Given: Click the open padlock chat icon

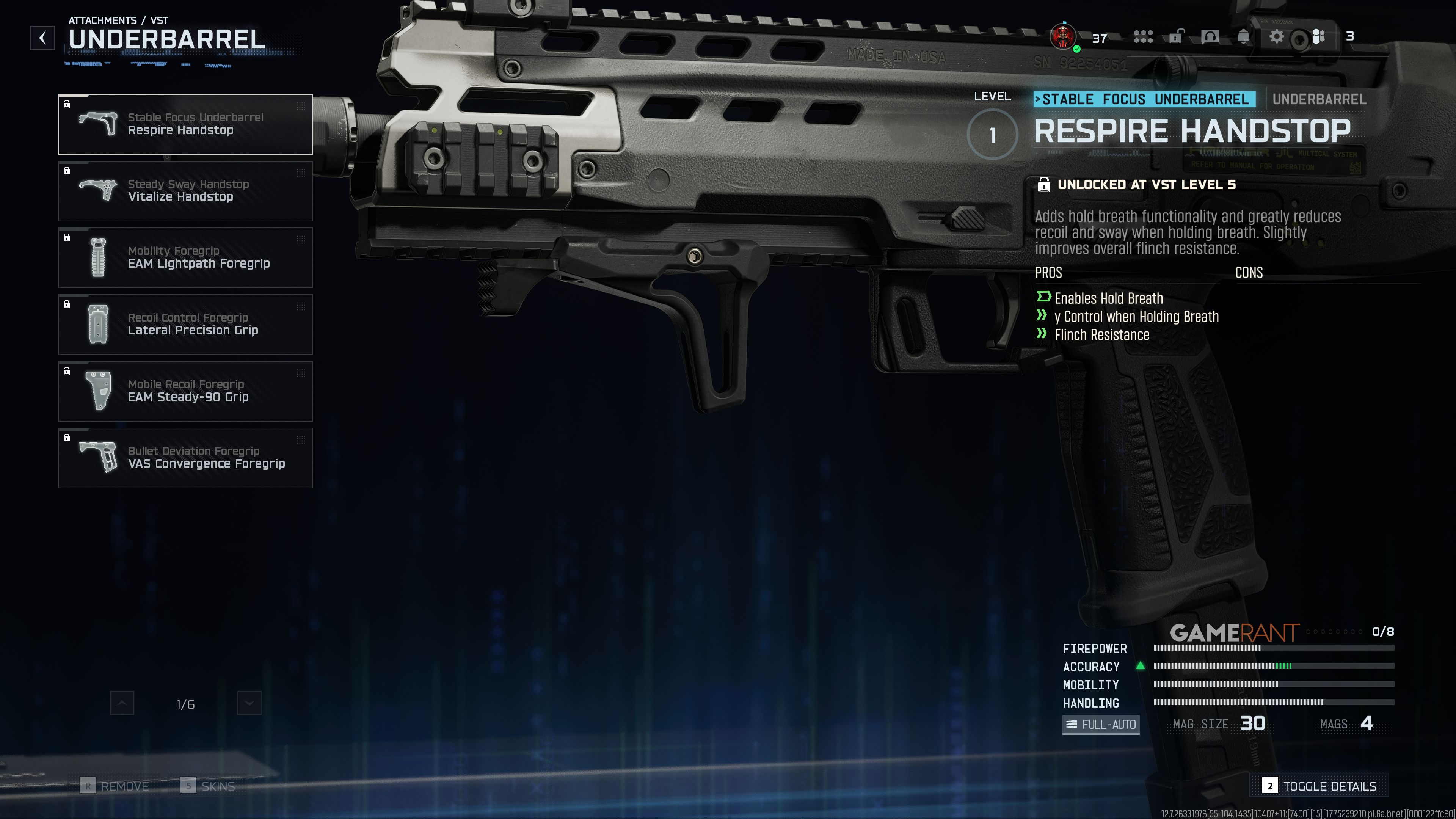Looking at the screenshot, I should pos(1176,37).
